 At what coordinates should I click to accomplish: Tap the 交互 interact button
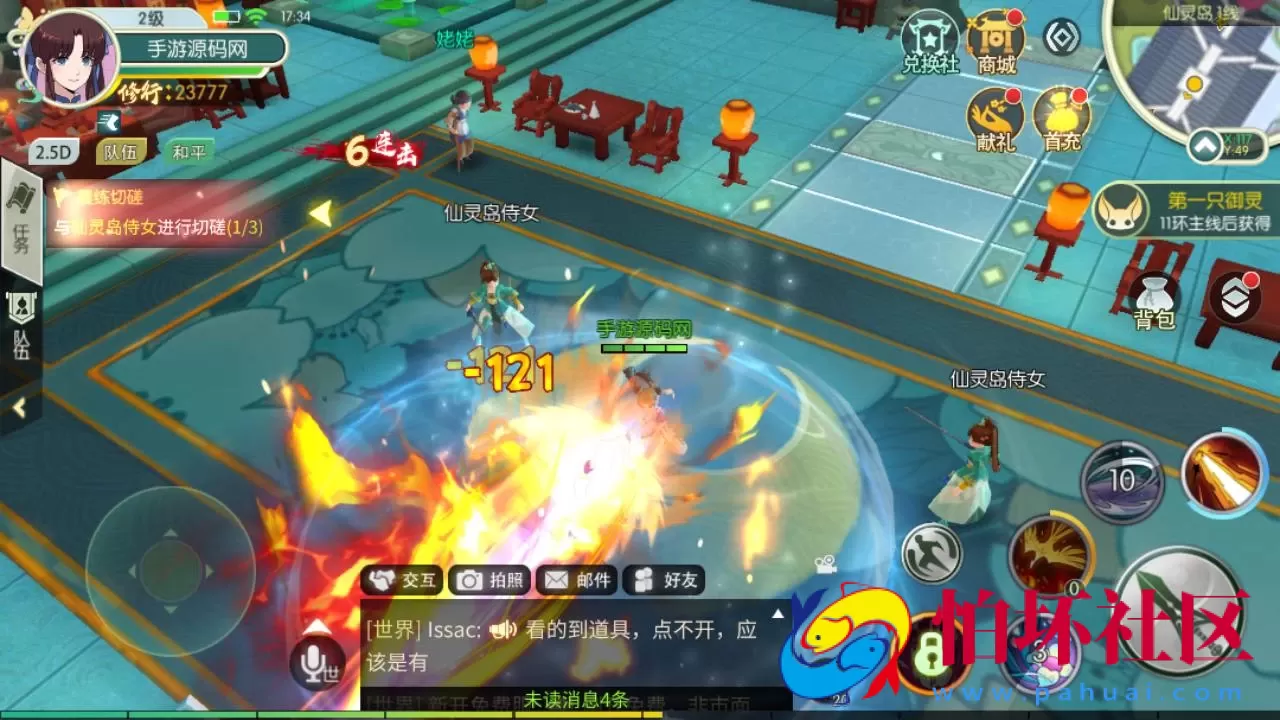401,580
